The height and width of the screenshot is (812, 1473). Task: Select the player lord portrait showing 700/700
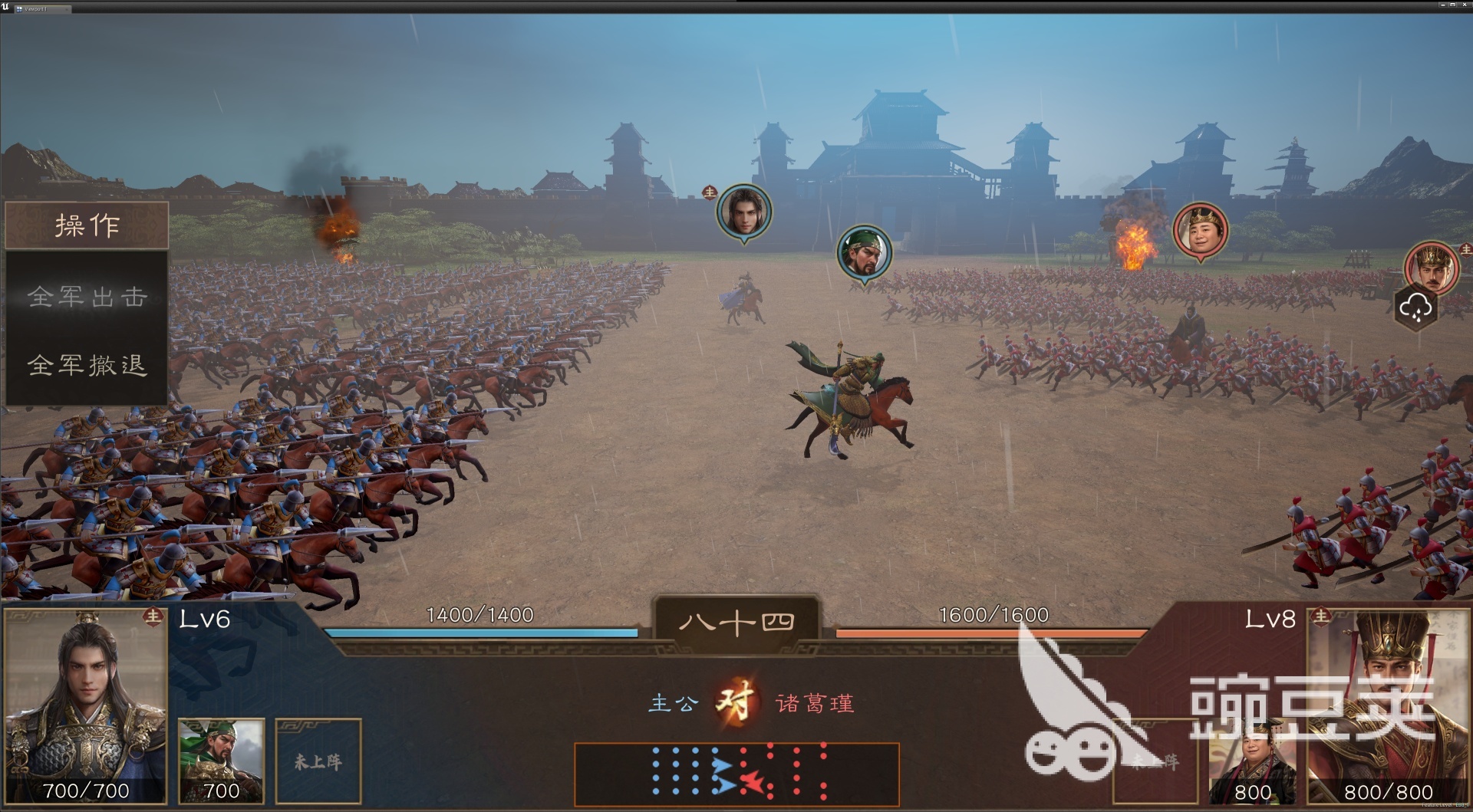[85, 705]
